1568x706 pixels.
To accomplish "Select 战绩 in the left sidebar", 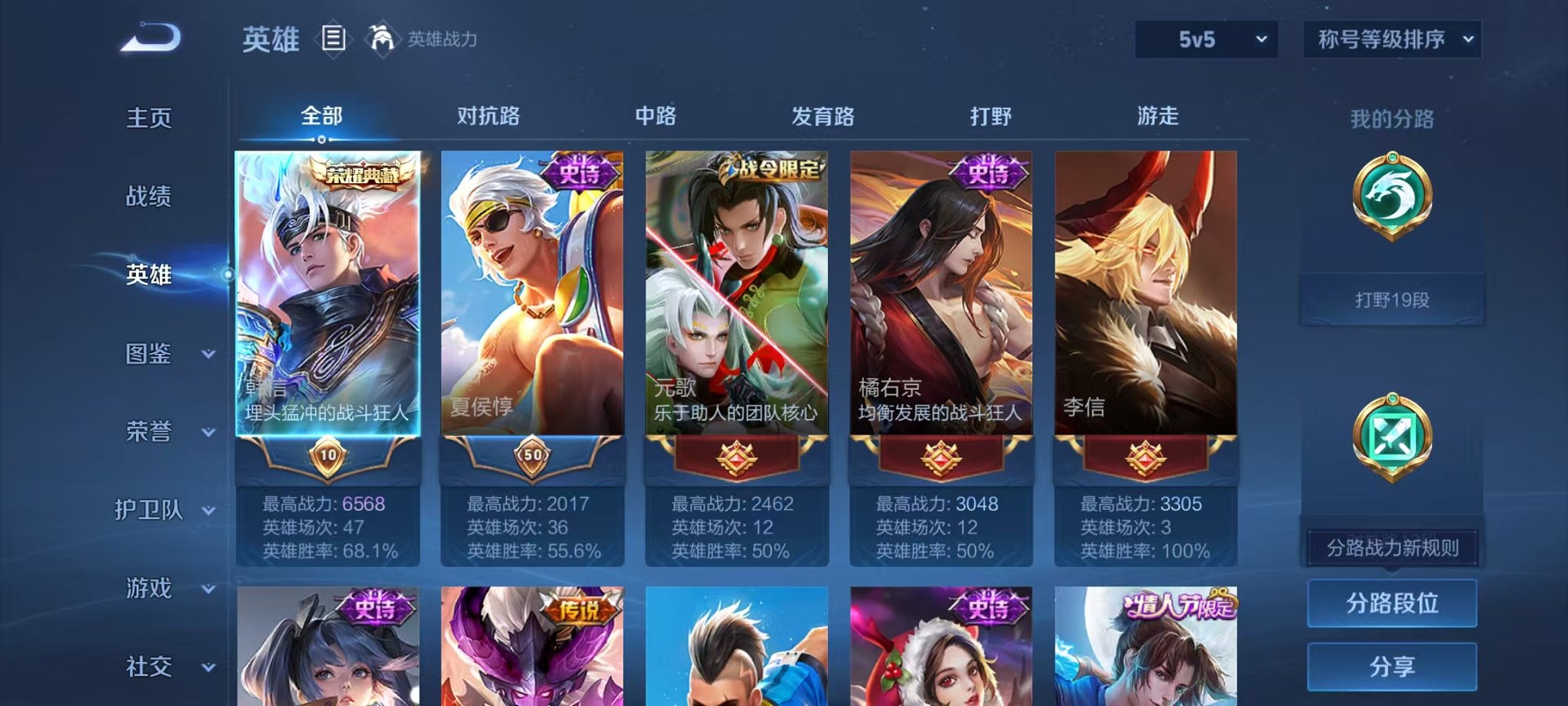I will [148, 197].
